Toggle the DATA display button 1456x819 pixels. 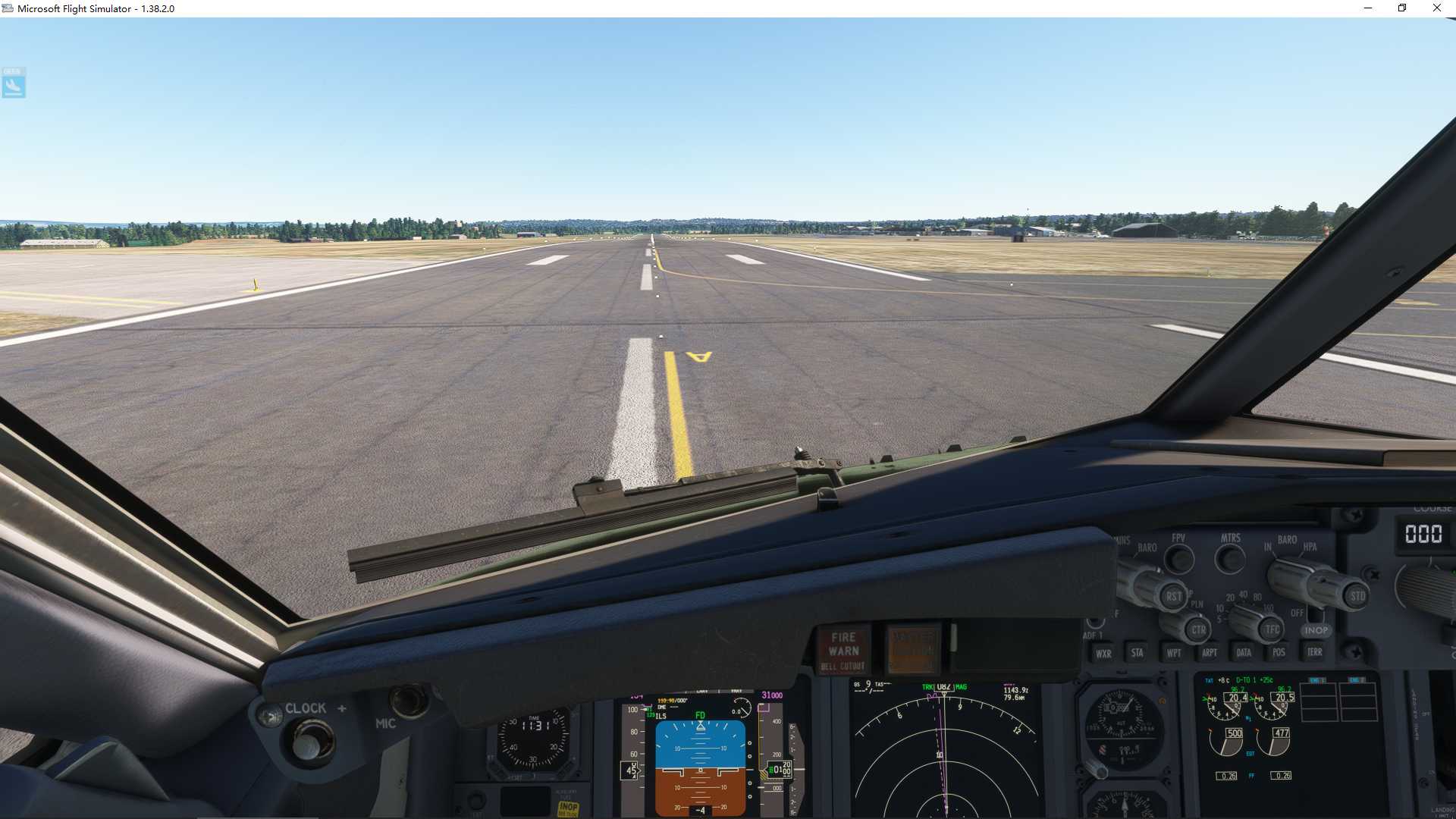(x=1244, y=652)
